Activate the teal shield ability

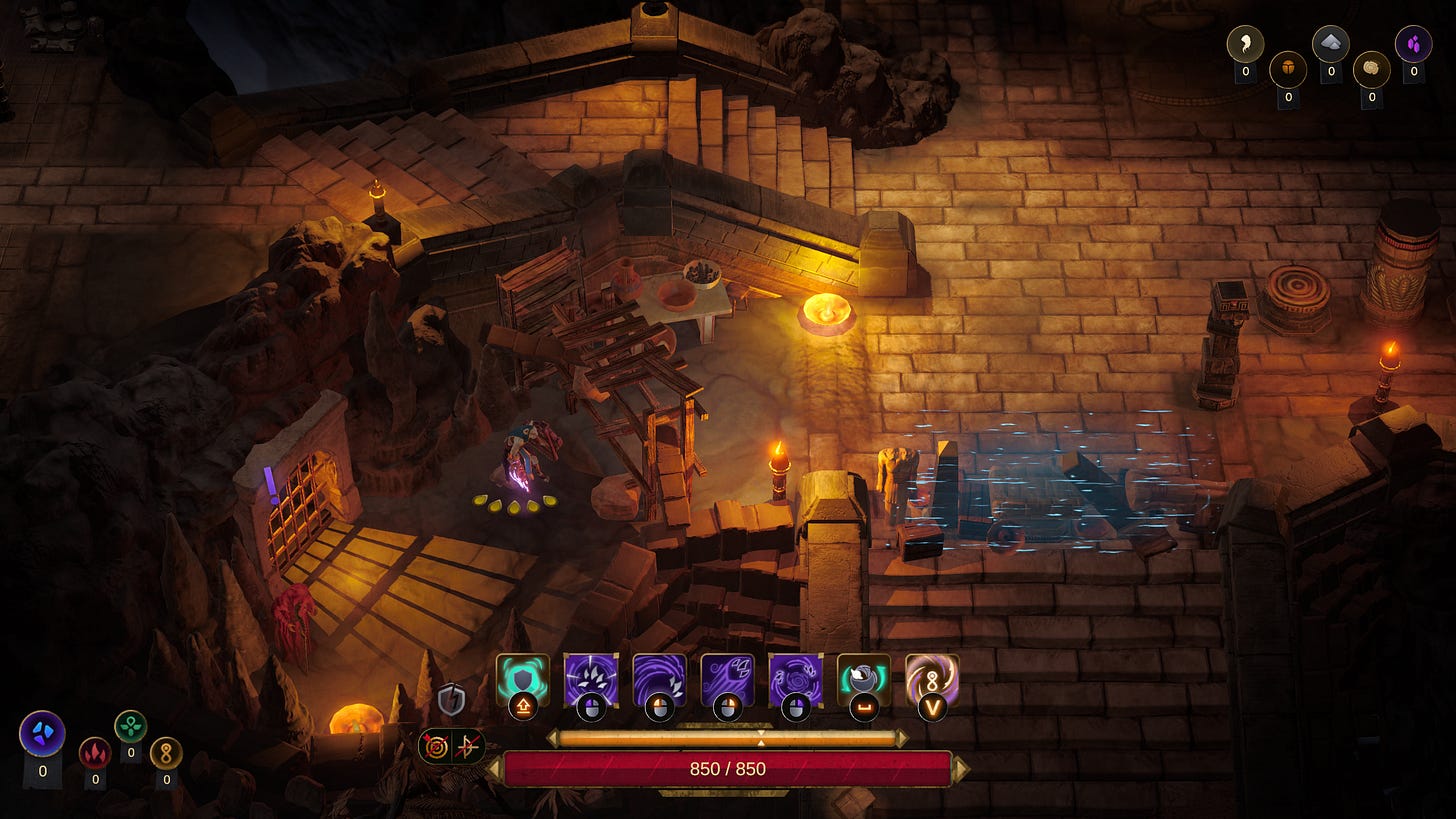[523, 679]
